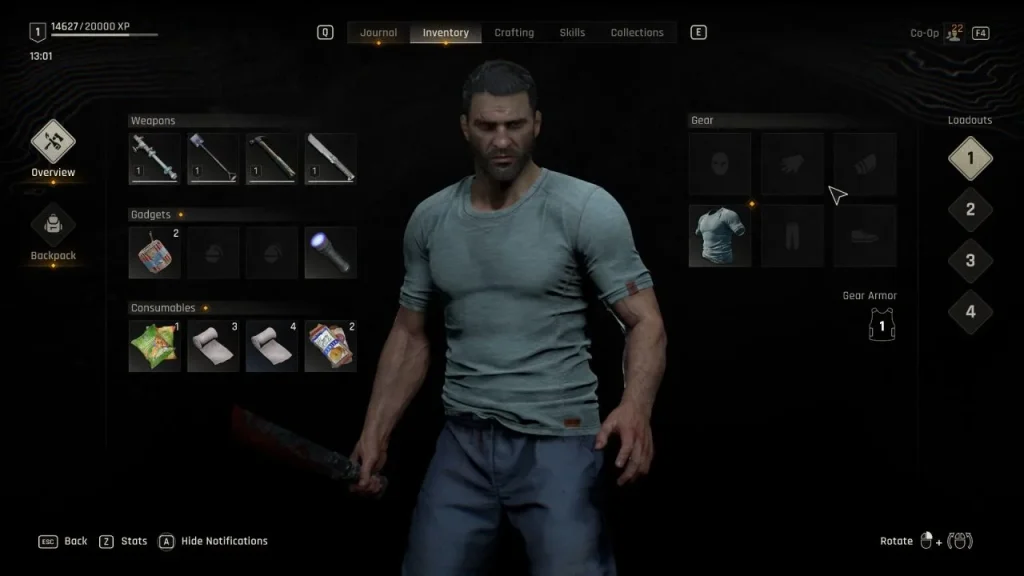Choose the green chips bag consumable
The image size is (1024, 576).
click(x=155, y=346)
